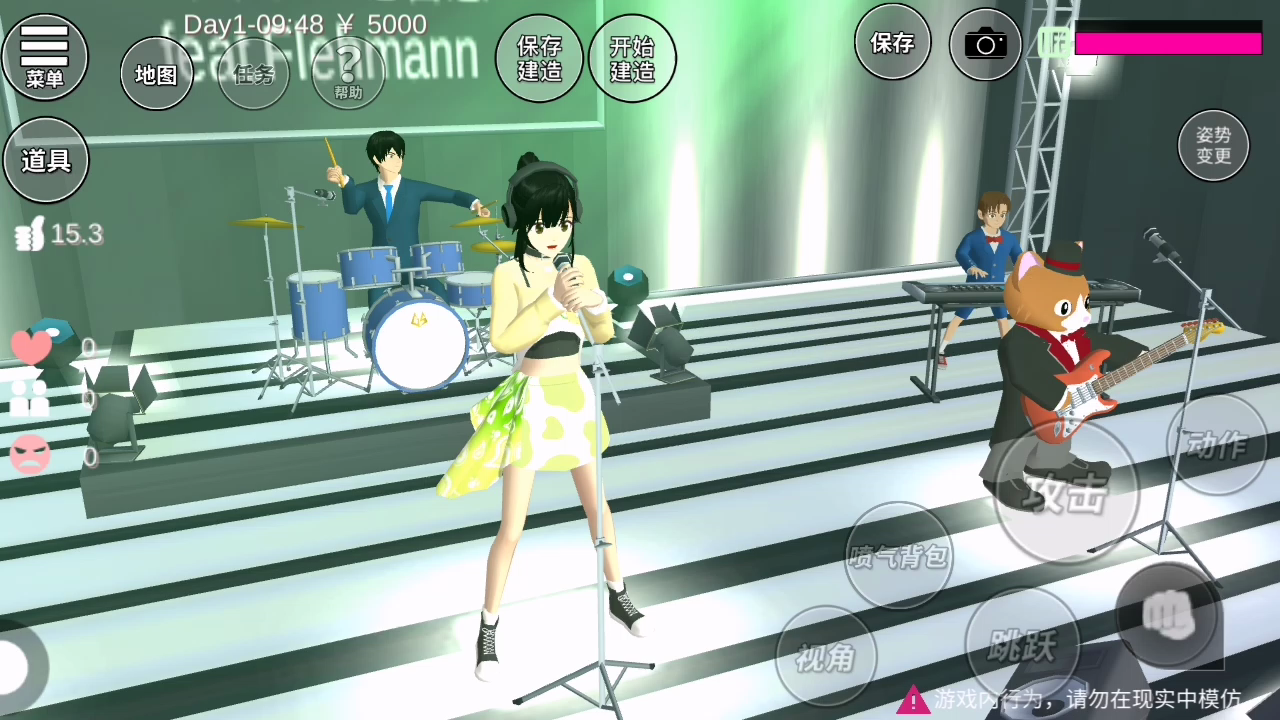Screen dimensions: 1280x720
Task: Open the 菜单 hamburger menu
Action: point(45,56)
